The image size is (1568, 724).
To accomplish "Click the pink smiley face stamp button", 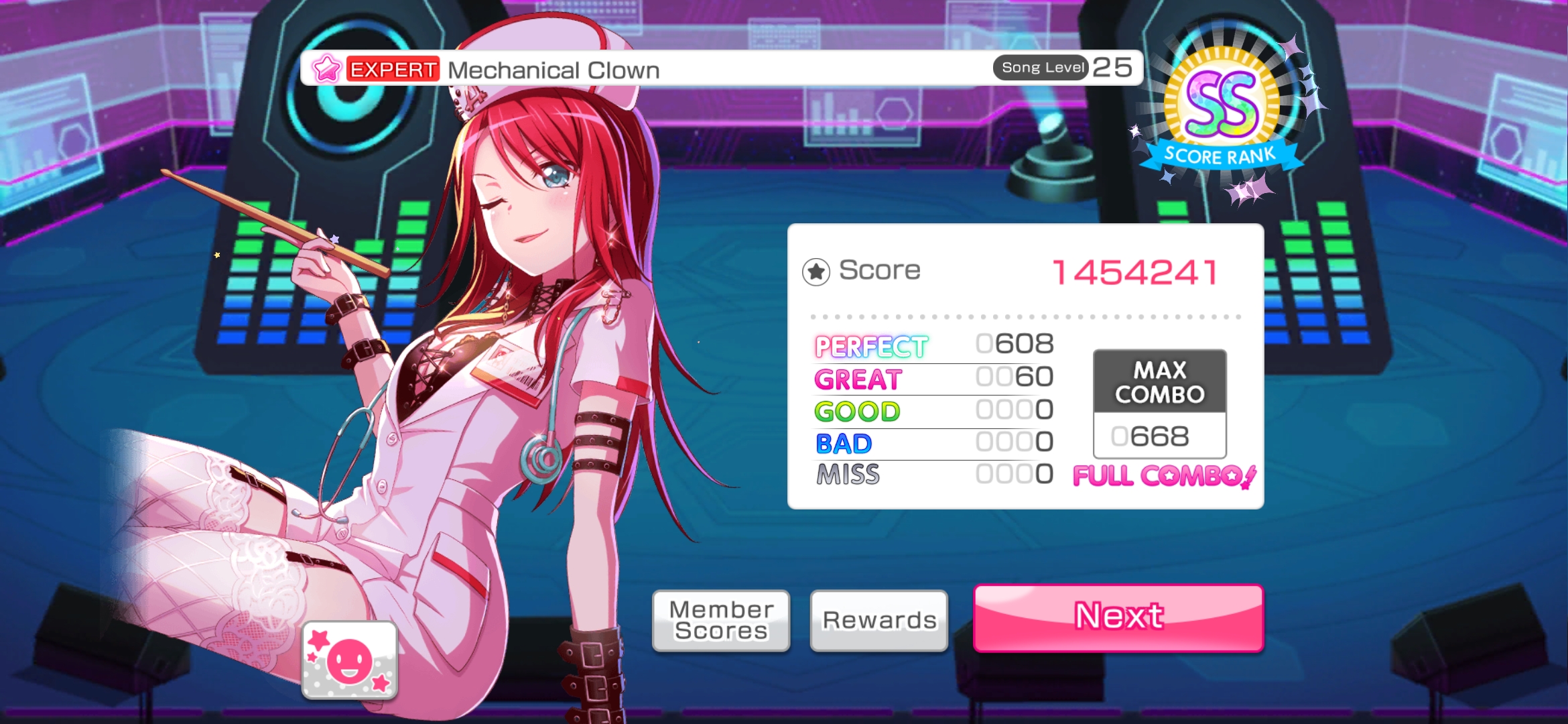I will click(349, 660).
